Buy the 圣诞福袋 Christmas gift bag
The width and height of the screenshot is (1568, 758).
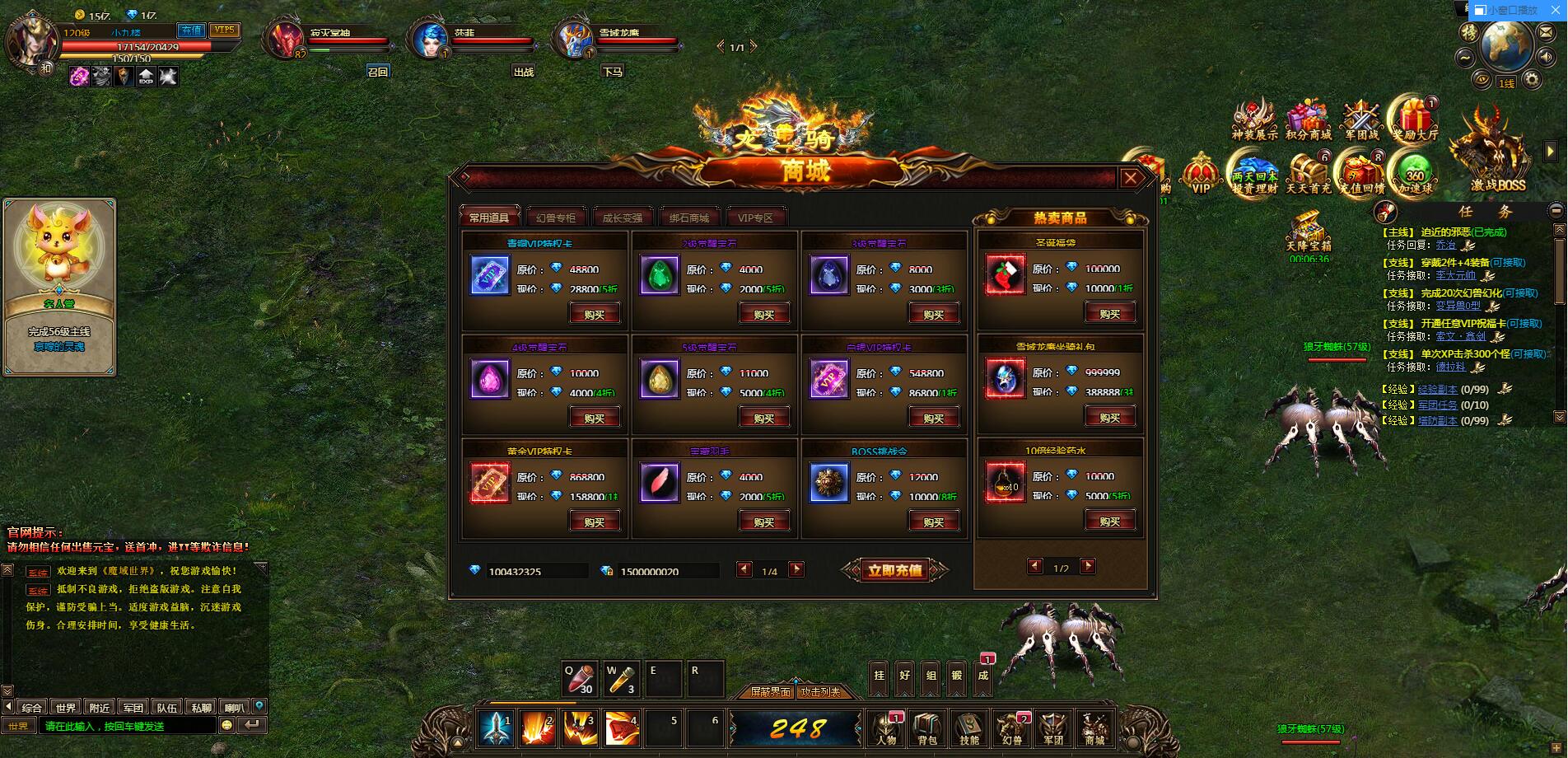pyautogui.click(x=1111, y=313)
